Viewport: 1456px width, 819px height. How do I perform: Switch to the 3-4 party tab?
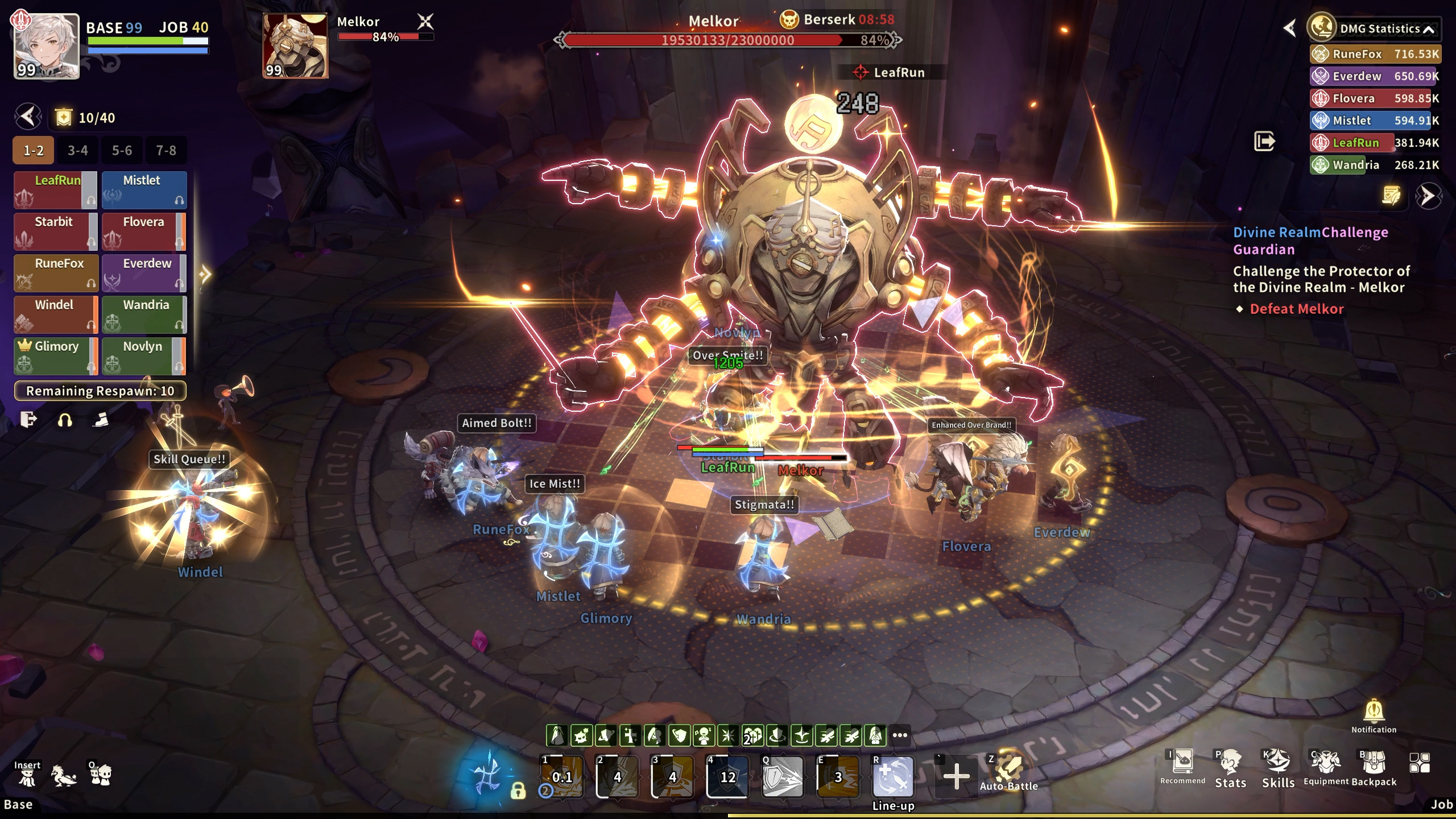point(77,151)
